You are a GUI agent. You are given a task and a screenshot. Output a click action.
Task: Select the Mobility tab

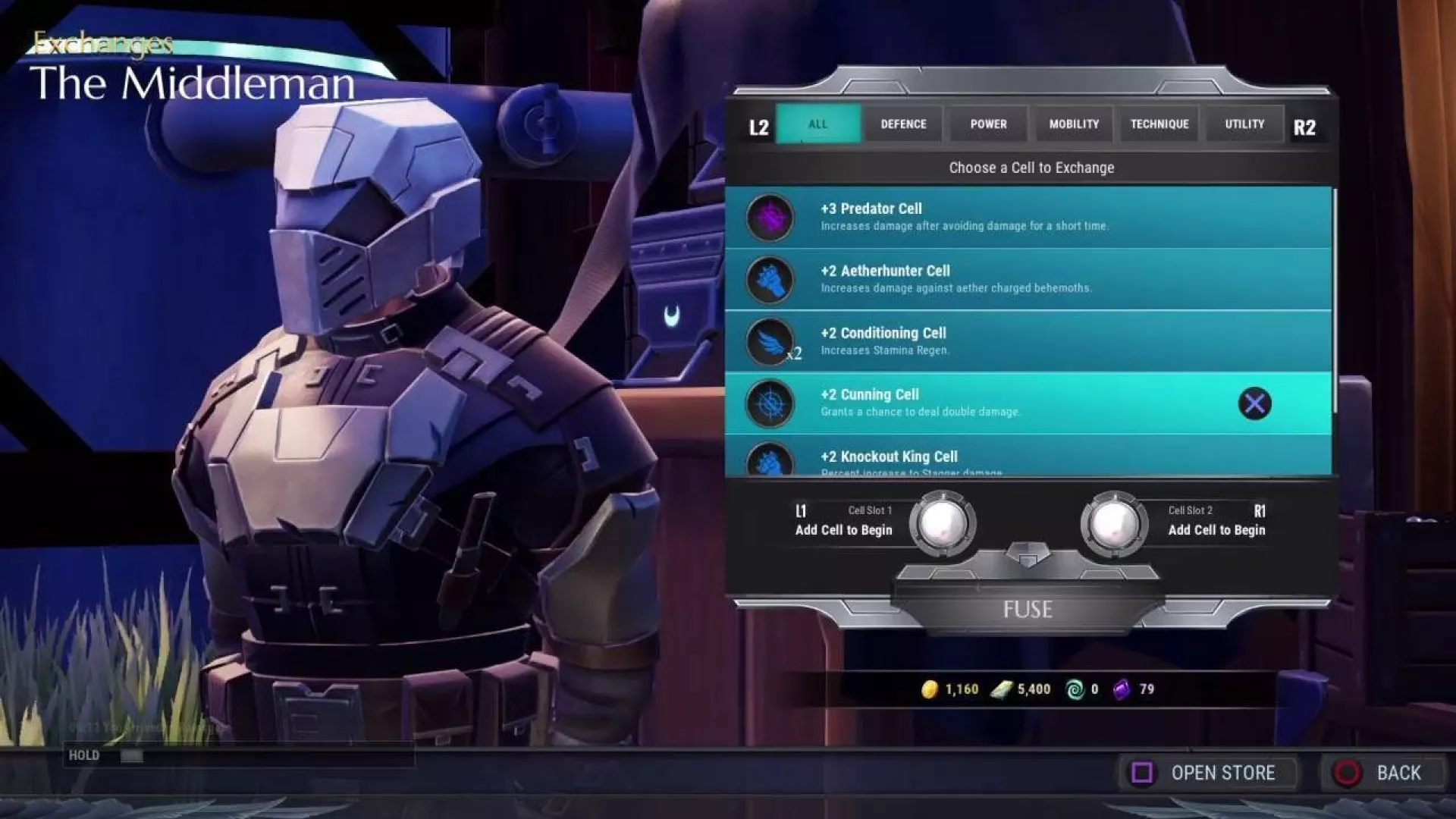click(1074, 124)
